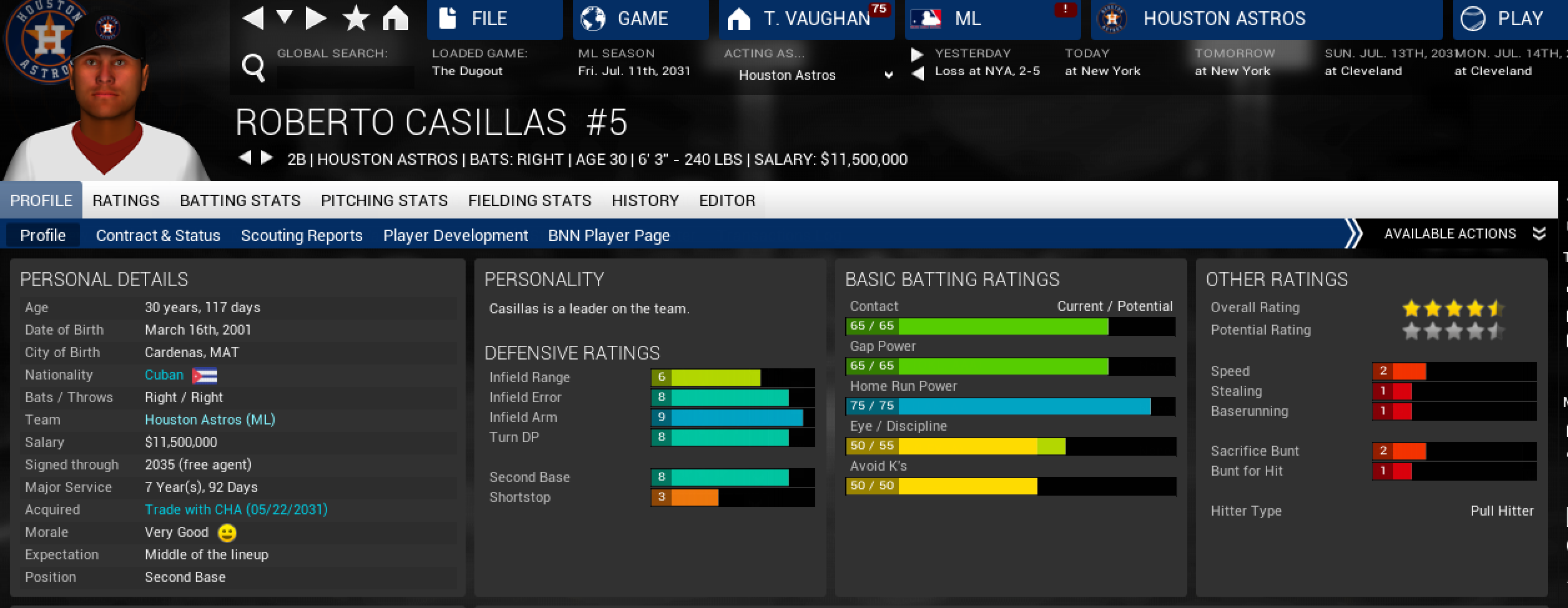Open the HOUSTON ASTROS team menu

coord(1266,19)
